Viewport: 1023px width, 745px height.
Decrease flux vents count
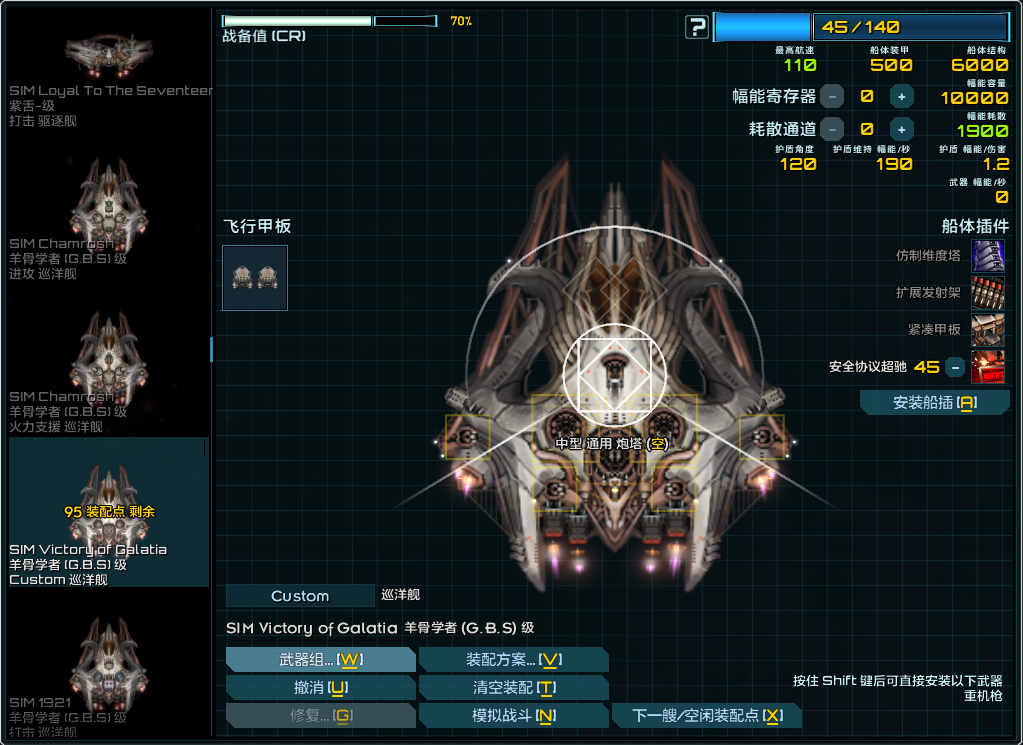click(833, 129)
